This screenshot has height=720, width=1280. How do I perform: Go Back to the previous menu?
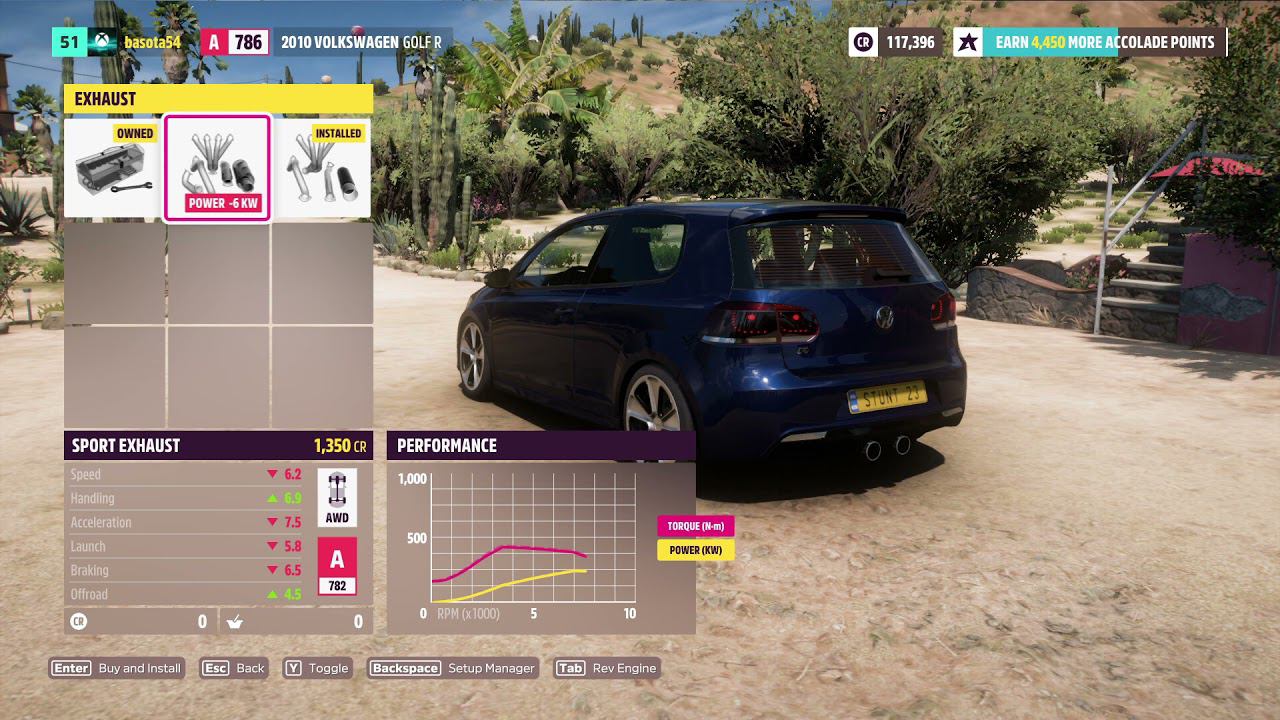(234, 668)
